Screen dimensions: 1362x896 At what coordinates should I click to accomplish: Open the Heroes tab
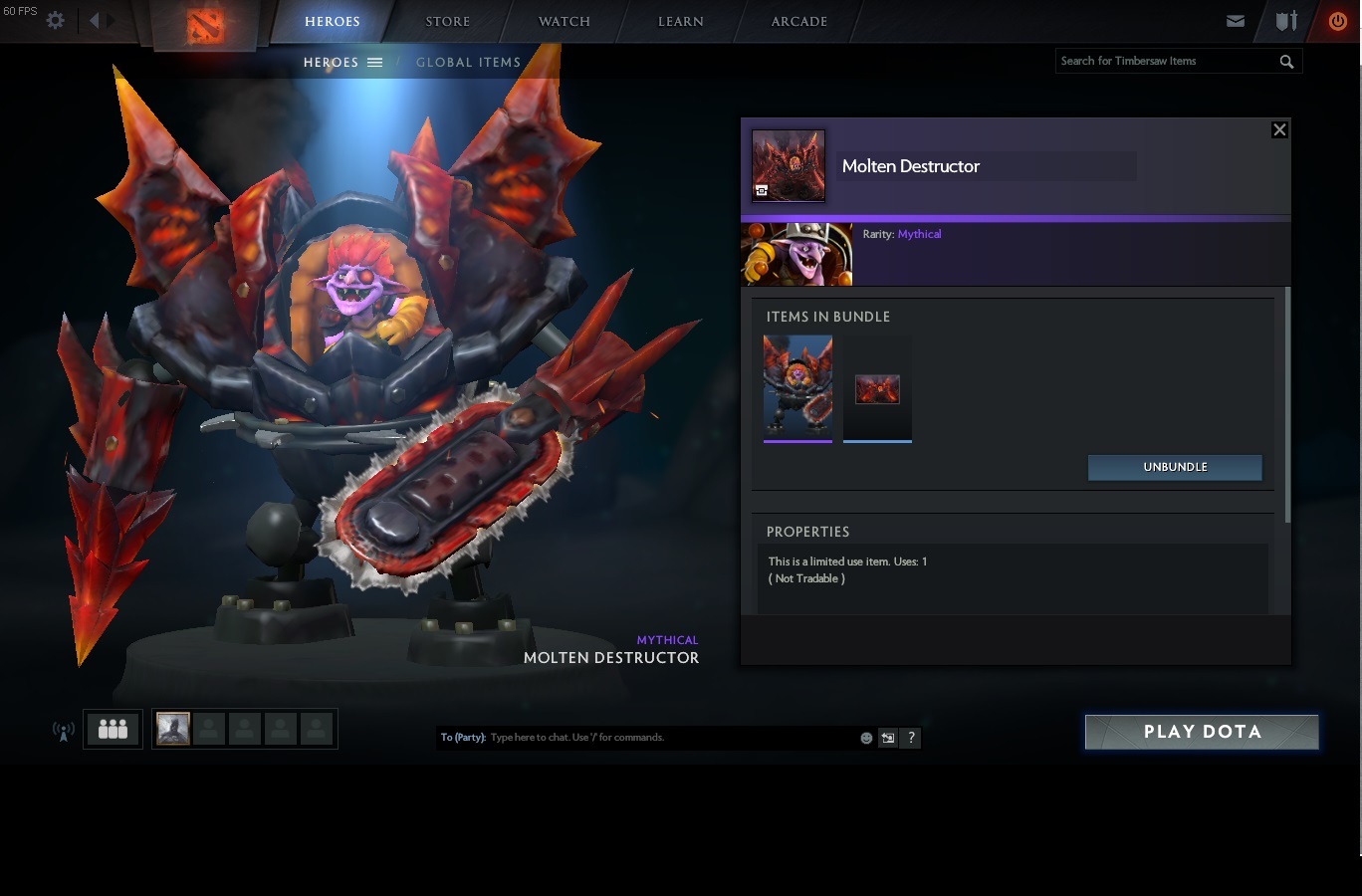click(x=332, y=21)
